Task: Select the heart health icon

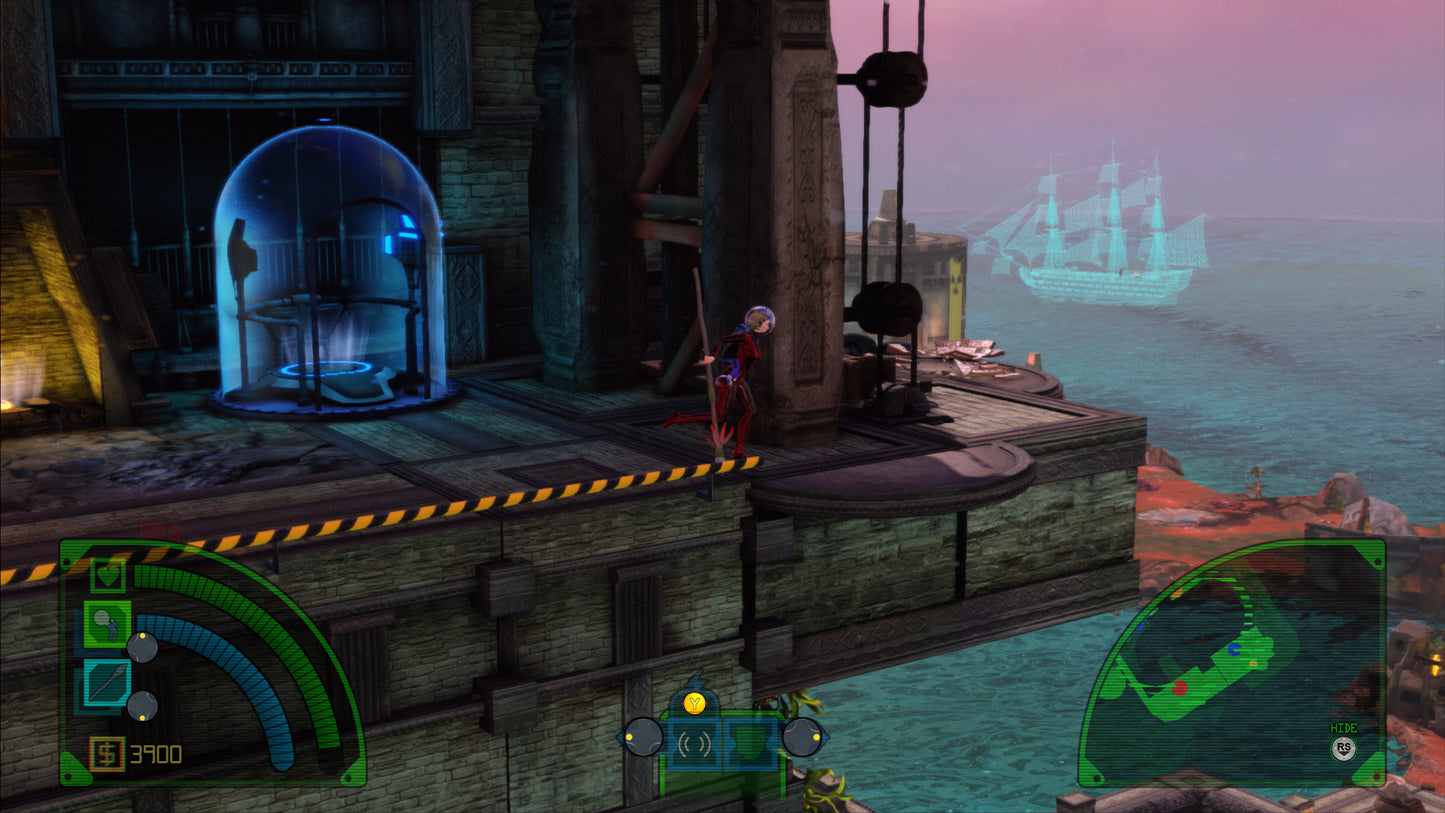Action: pos(106,575)
